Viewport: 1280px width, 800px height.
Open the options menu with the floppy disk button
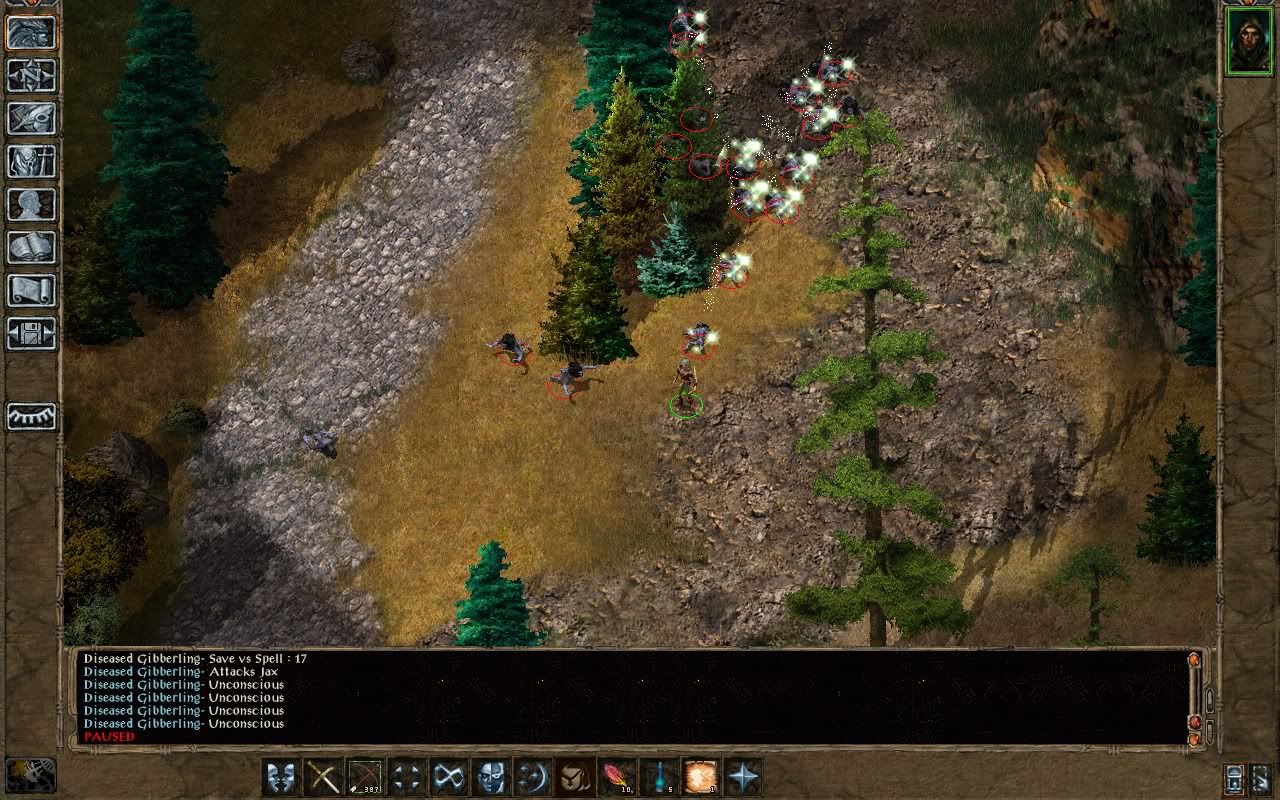tap(32, 334)
